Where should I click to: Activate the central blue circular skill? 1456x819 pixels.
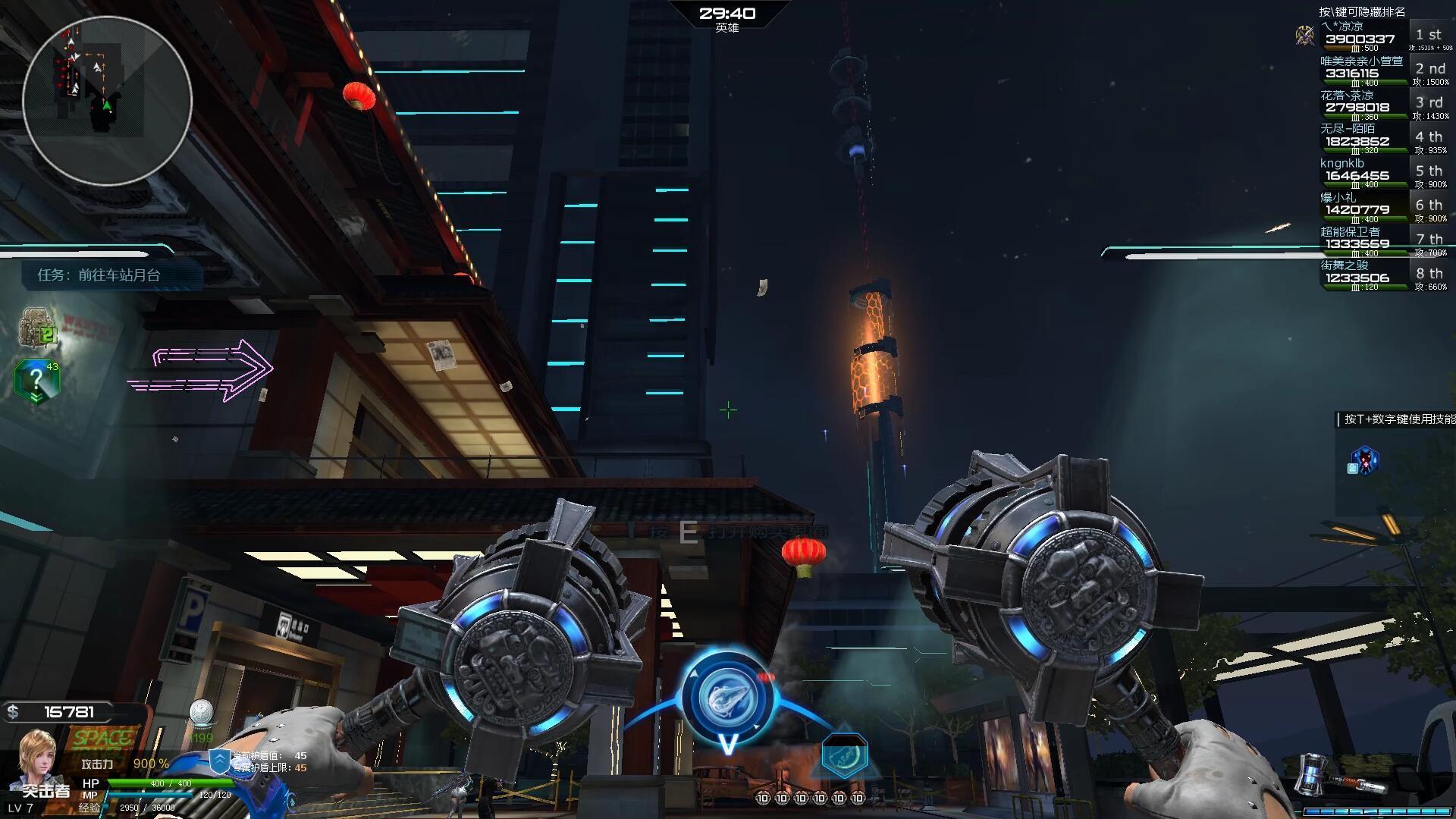click(x=726, y=698)
